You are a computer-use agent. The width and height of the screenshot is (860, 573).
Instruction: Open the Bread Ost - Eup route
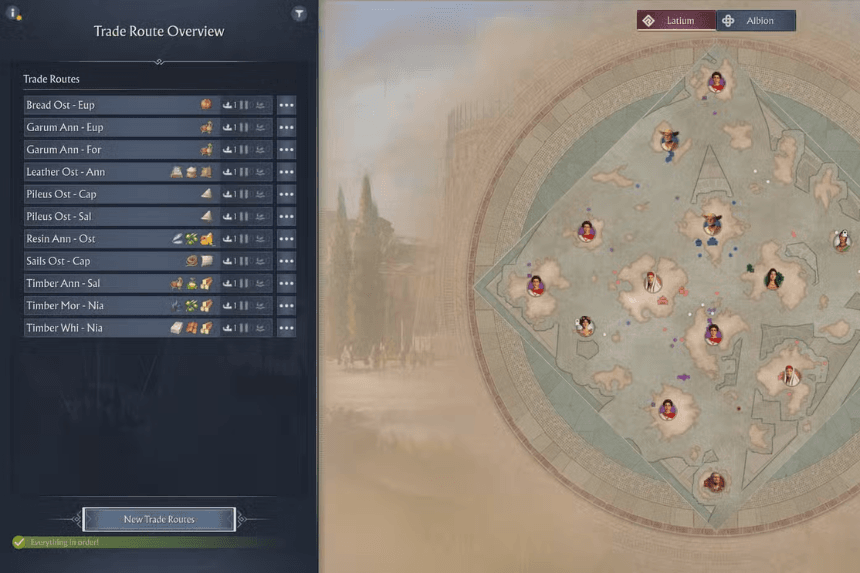click(110, 105)
